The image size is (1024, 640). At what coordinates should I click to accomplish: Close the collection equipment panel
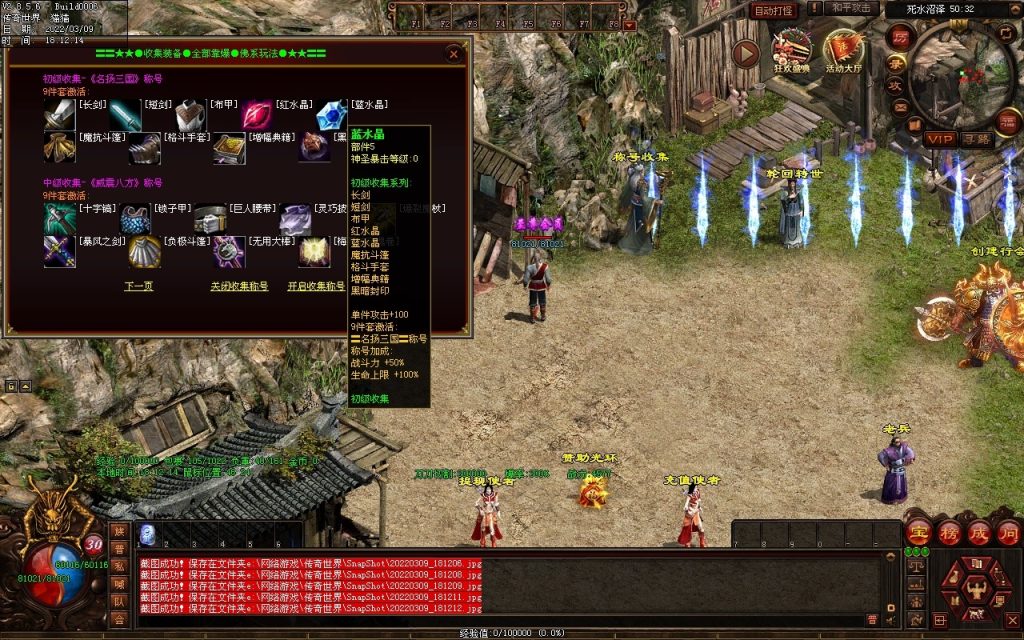(x=454, y=54)
